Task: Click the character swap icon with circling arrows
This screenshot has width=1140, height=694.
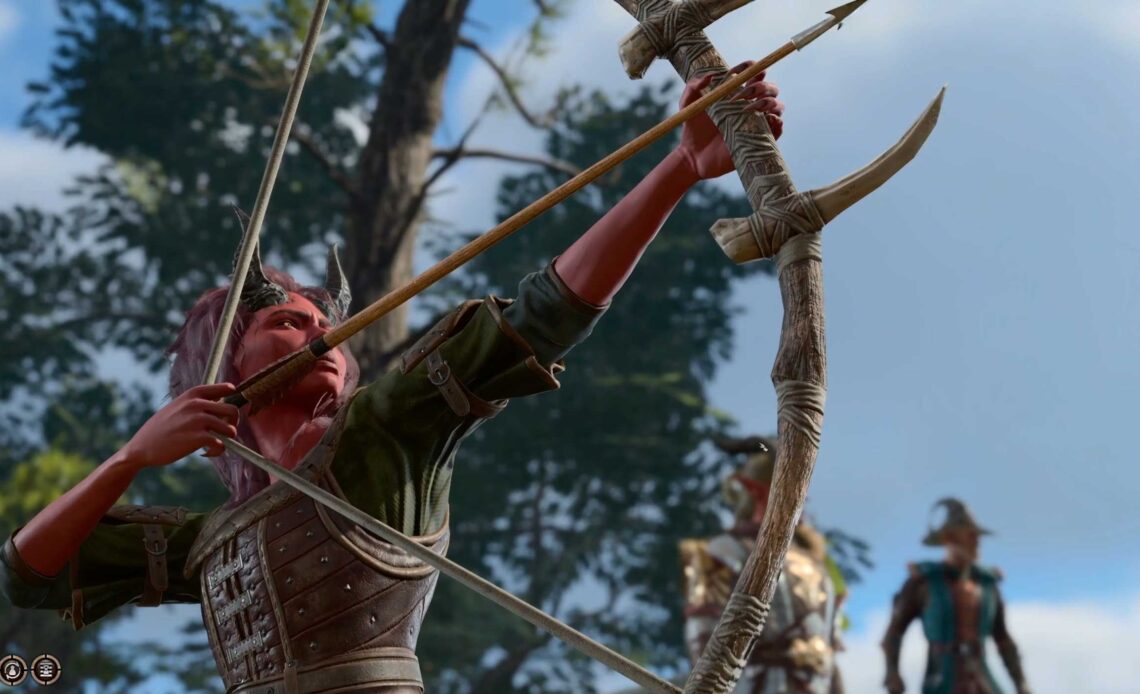Action: tap(13, 669)
